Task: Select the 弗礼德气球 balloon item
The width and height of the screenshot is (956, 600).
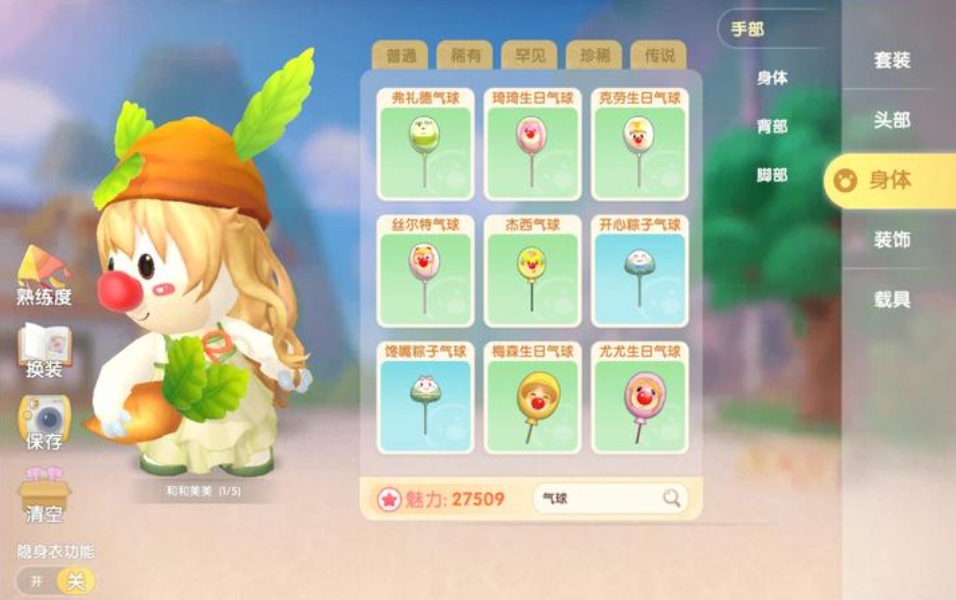Action: pyautogui.click(x=425, y=144)
